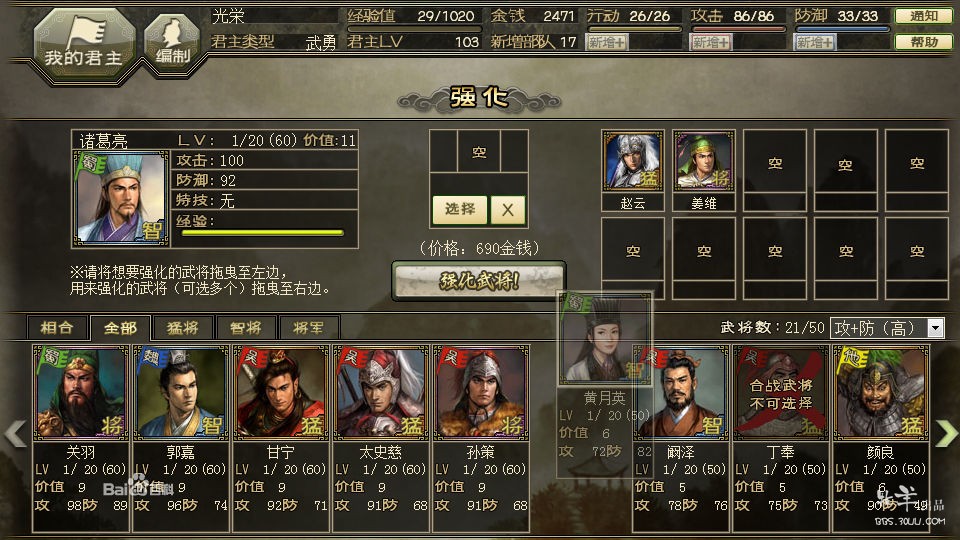
Task: Switch to the 相合 tab
Action: tap(57, 327)
